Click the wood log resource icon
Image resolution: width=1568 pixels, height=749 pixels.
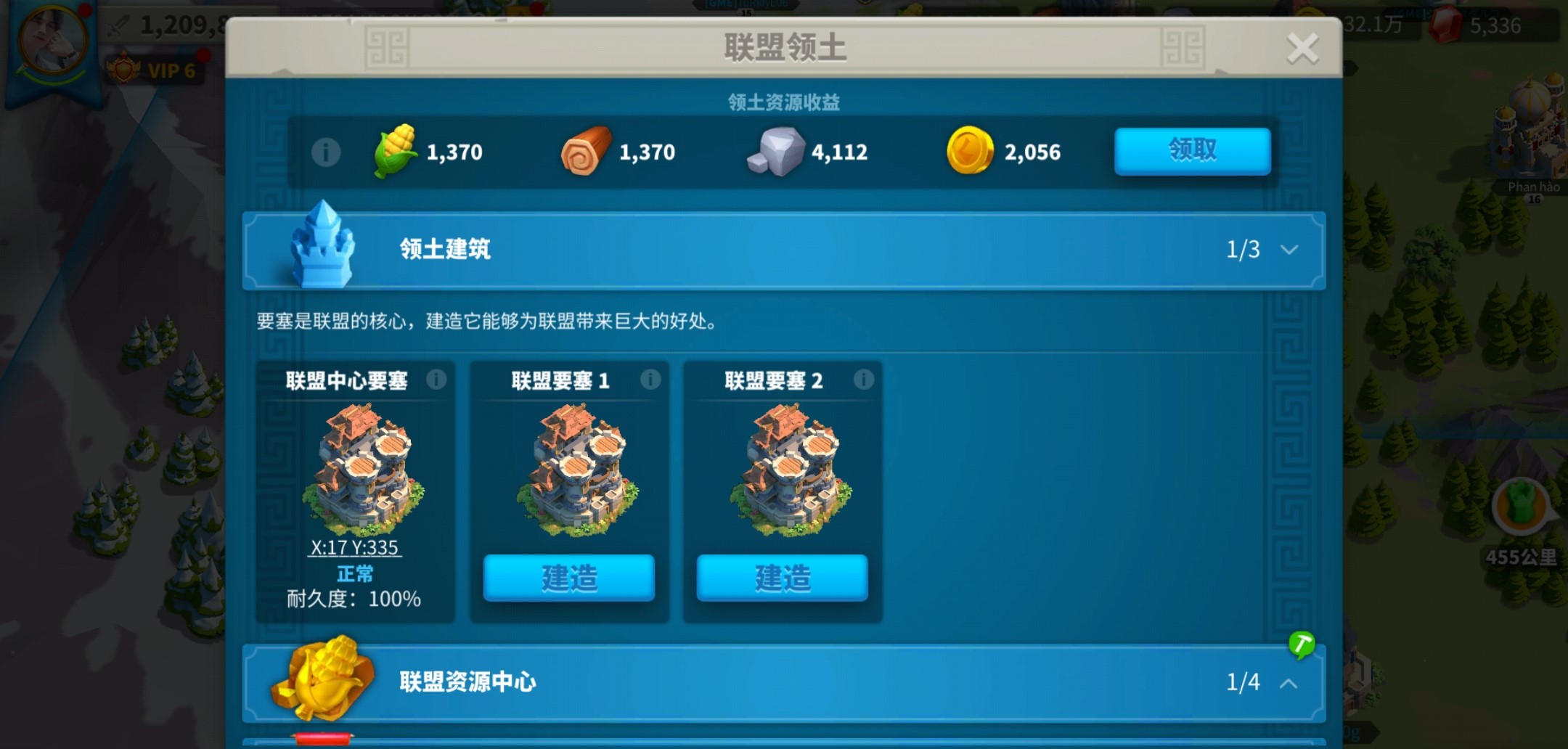[585, 150]
